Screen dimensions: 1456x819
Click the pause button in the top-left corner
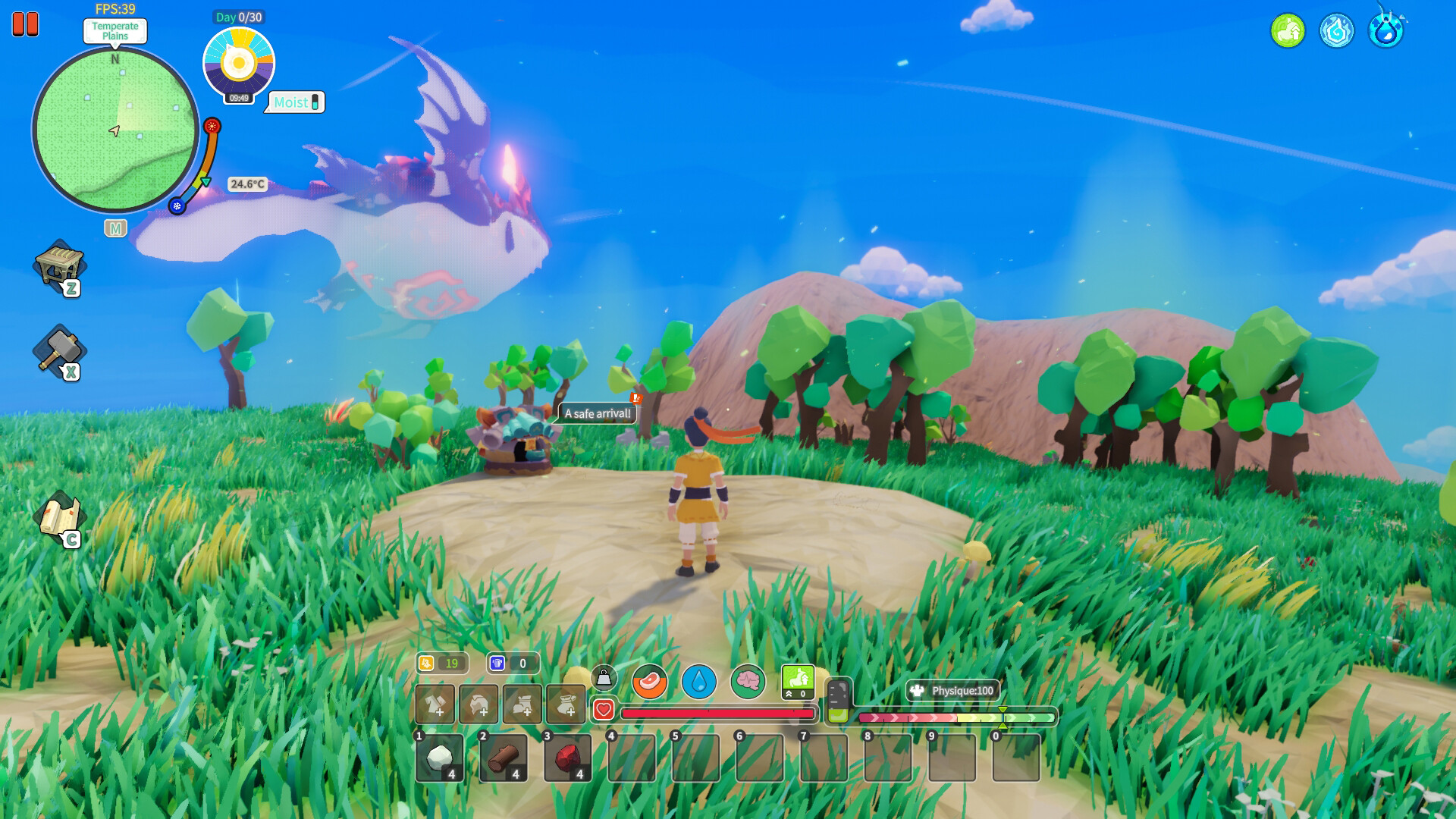[25, 25]
